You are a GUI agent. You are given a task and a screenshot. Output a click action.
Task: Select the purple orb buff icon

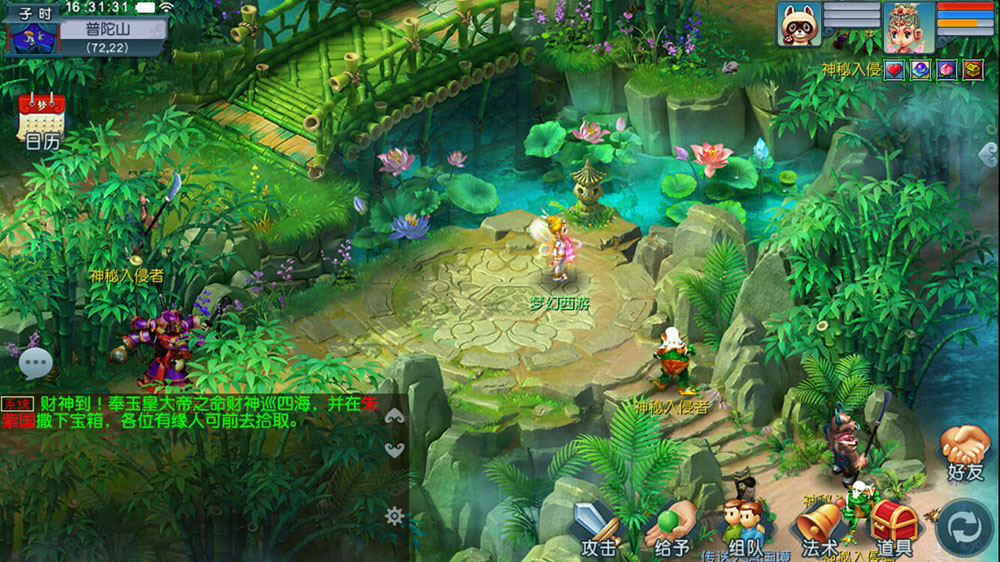(x=920, y=69)
